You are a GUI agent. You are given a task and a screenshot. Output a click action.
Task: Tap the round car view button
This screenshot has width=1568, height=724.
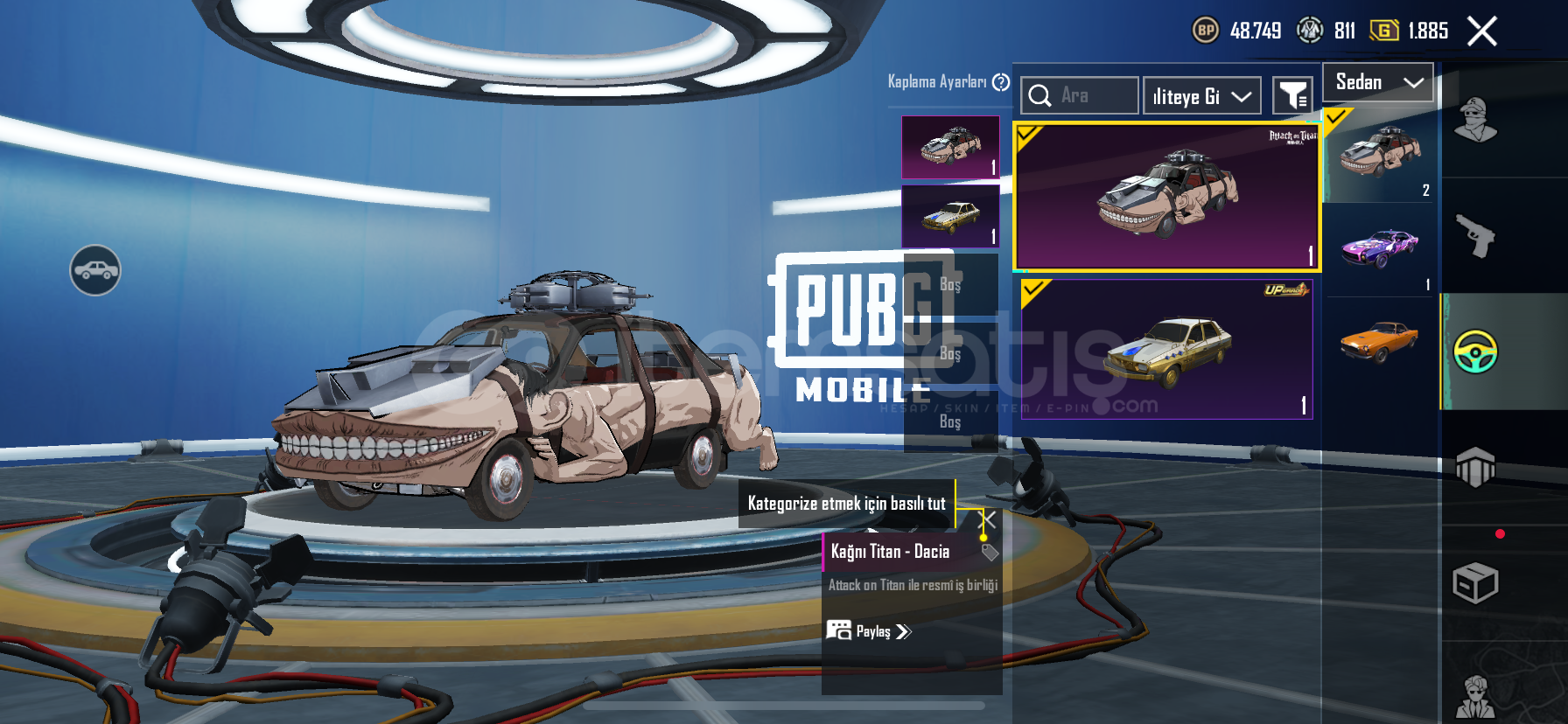tap(95, 270)
